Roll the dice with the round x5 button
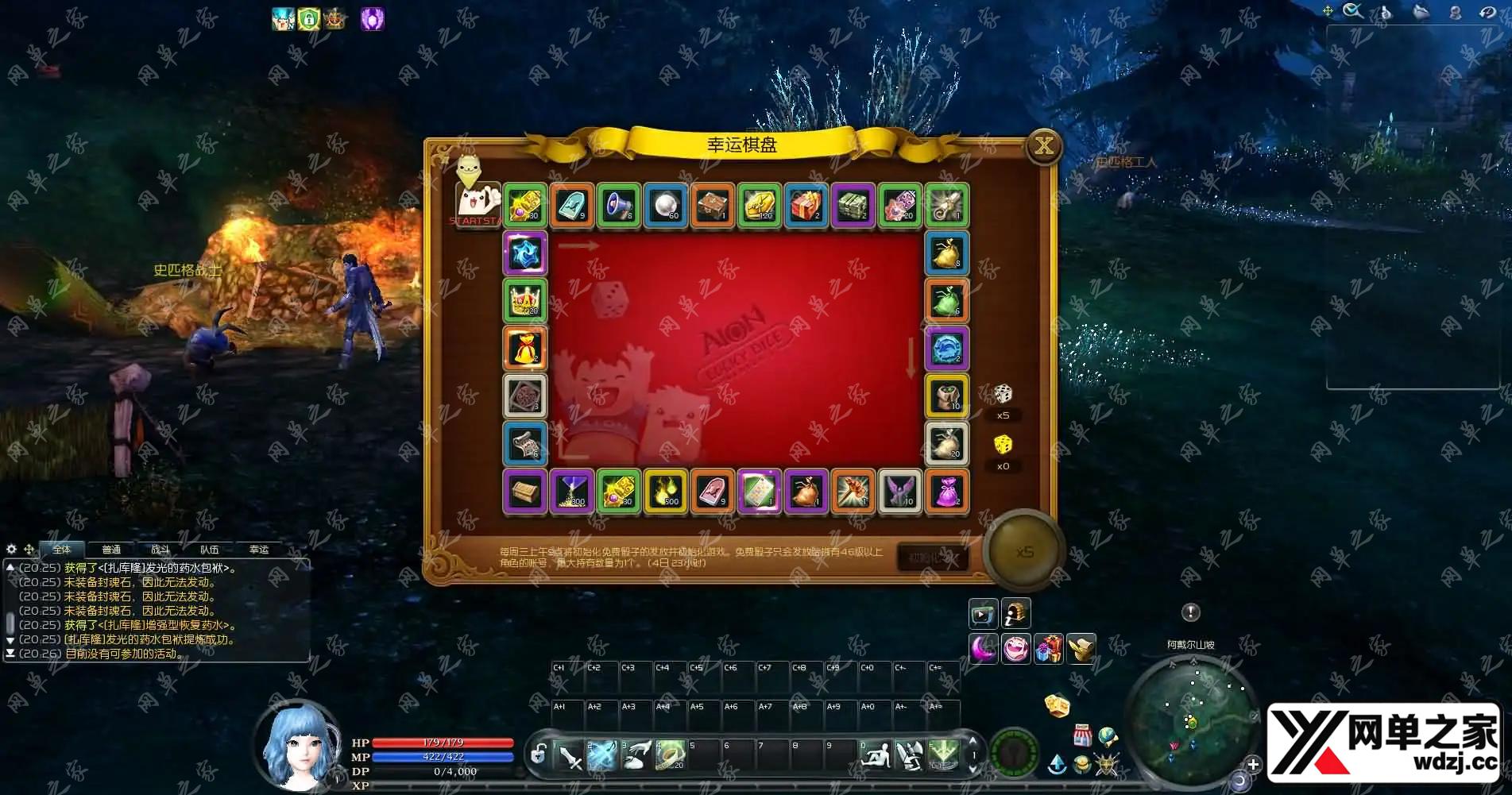 (1024, 552)
